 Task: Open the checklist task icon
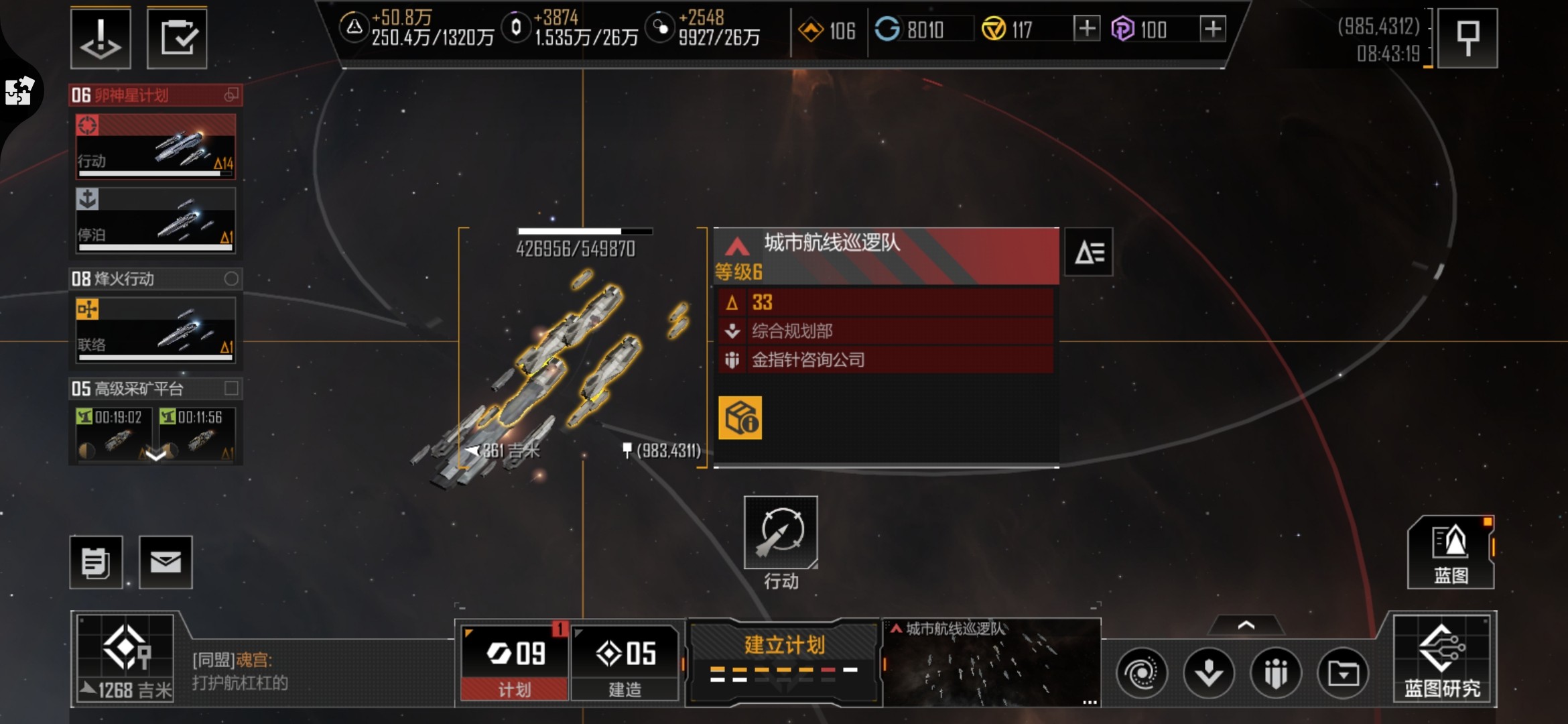[x=177, y=38]
